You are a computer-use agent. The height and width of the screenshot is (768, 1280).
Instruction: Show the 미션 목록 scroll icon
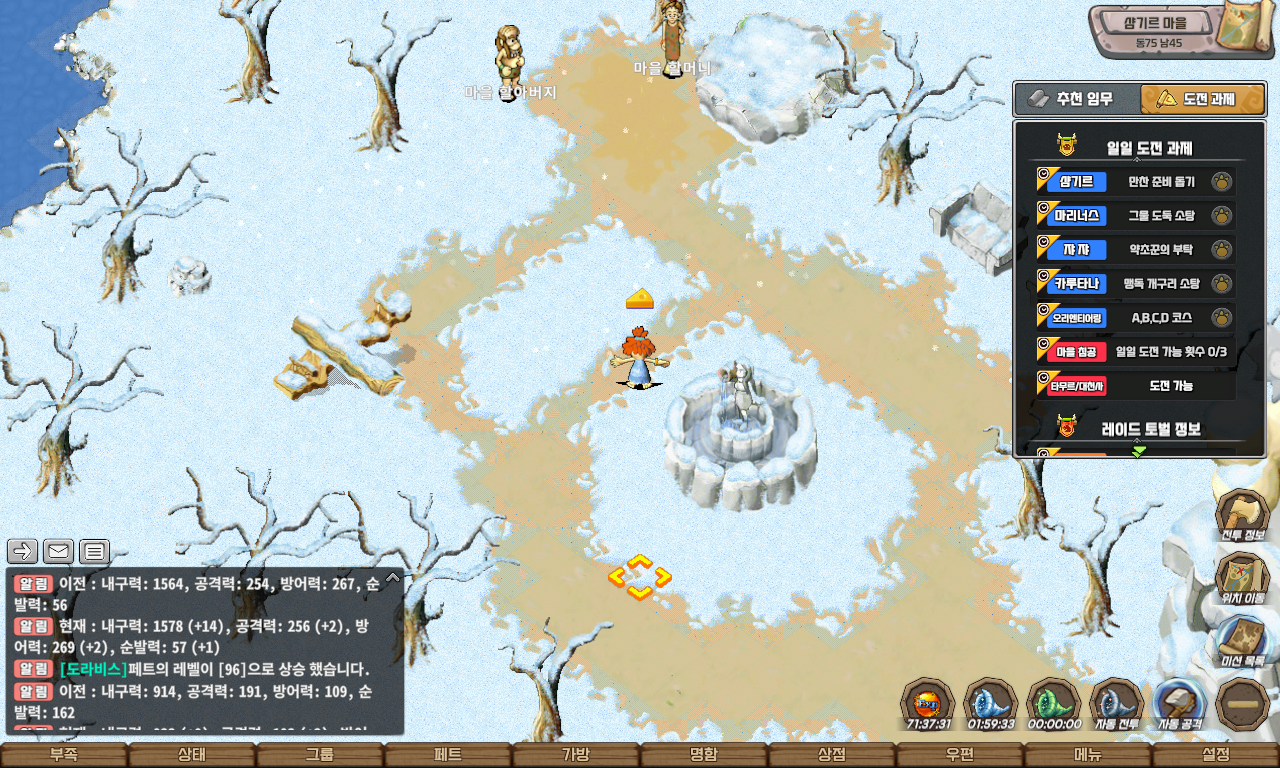pos(1241,639)
